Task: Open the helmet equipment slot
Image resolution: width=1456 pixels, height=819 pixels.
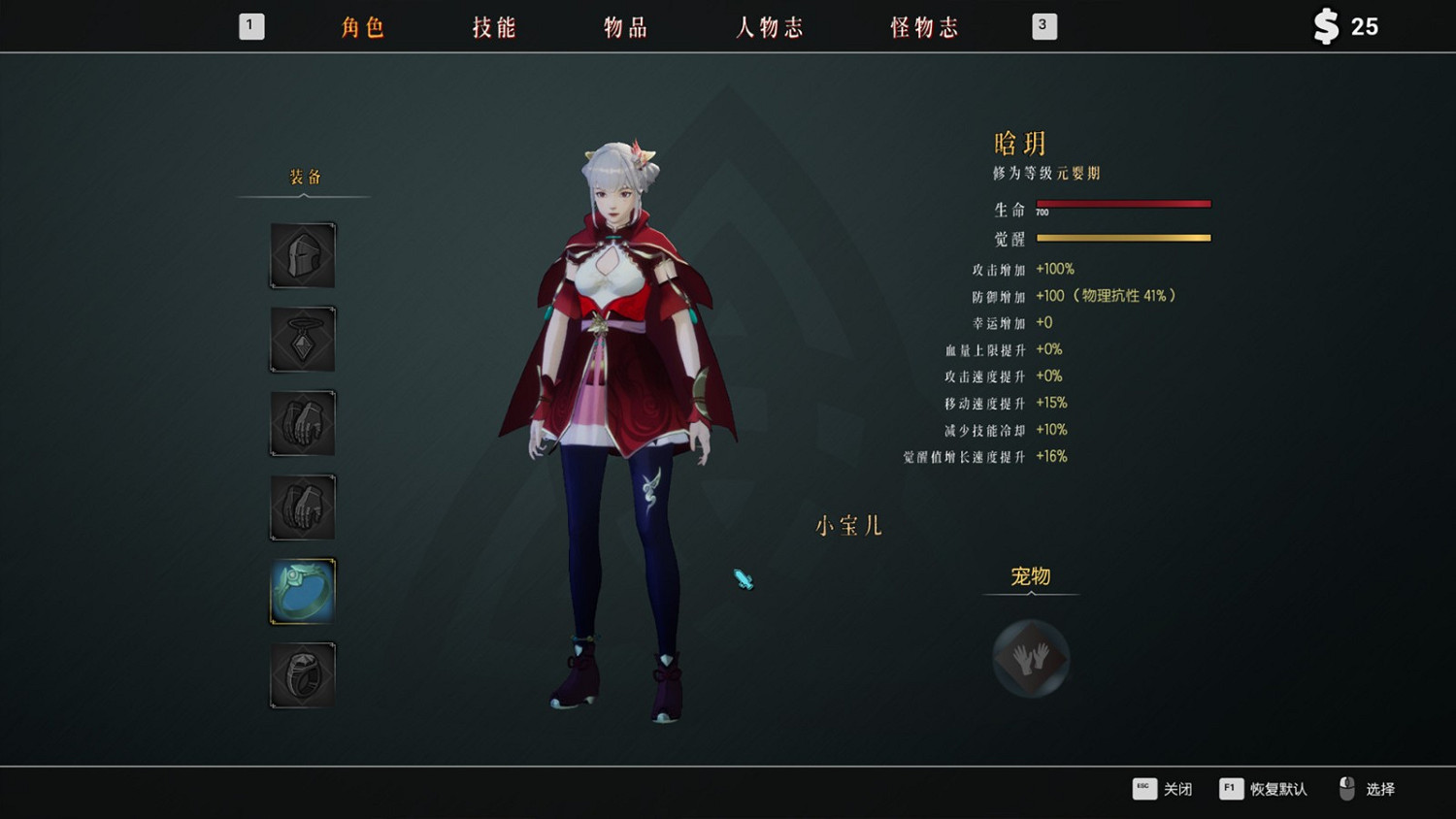Action: pyautogui.click(x=302, y=255)
